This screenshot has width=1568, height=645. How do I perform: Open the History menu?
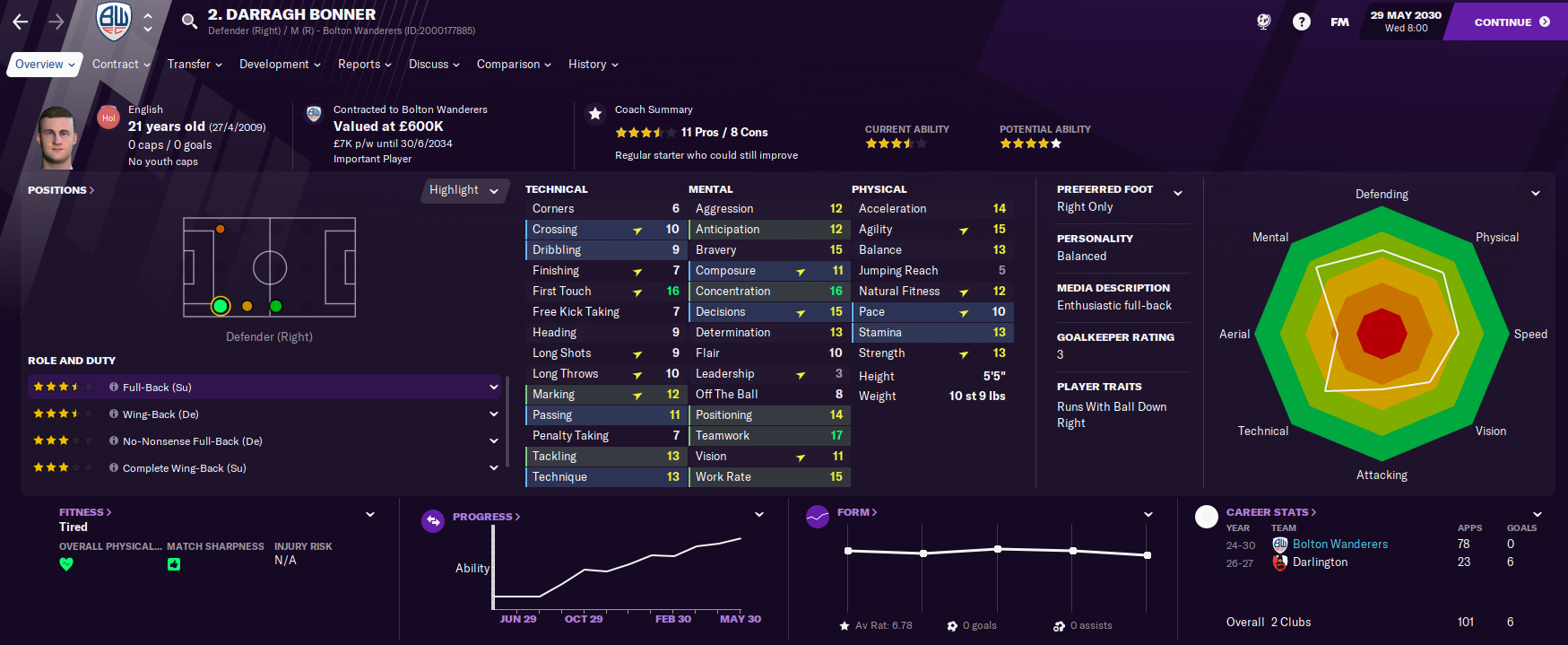click(x=593, y=65)
